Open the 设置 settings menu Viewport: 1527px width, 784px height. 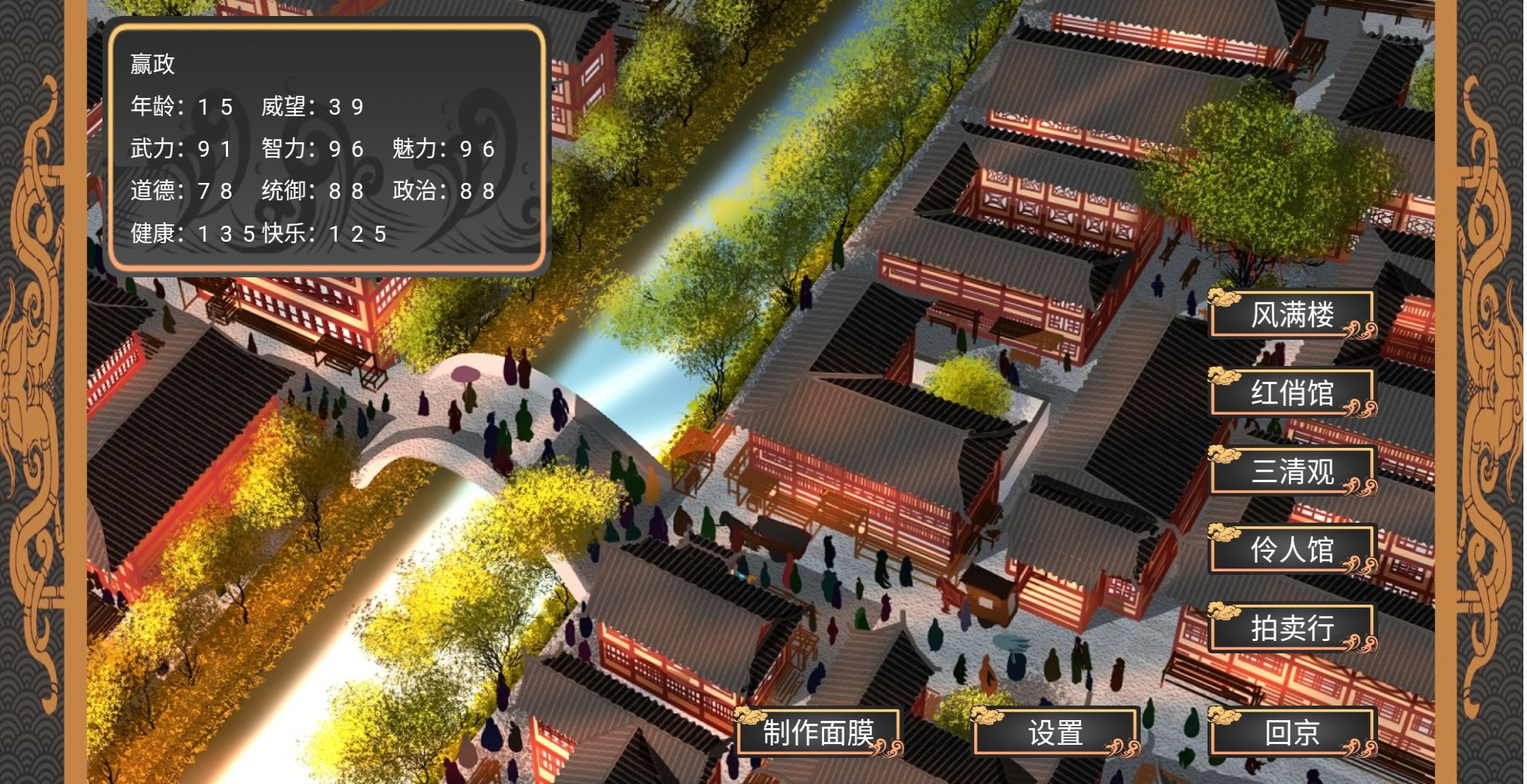point(1055,732)
